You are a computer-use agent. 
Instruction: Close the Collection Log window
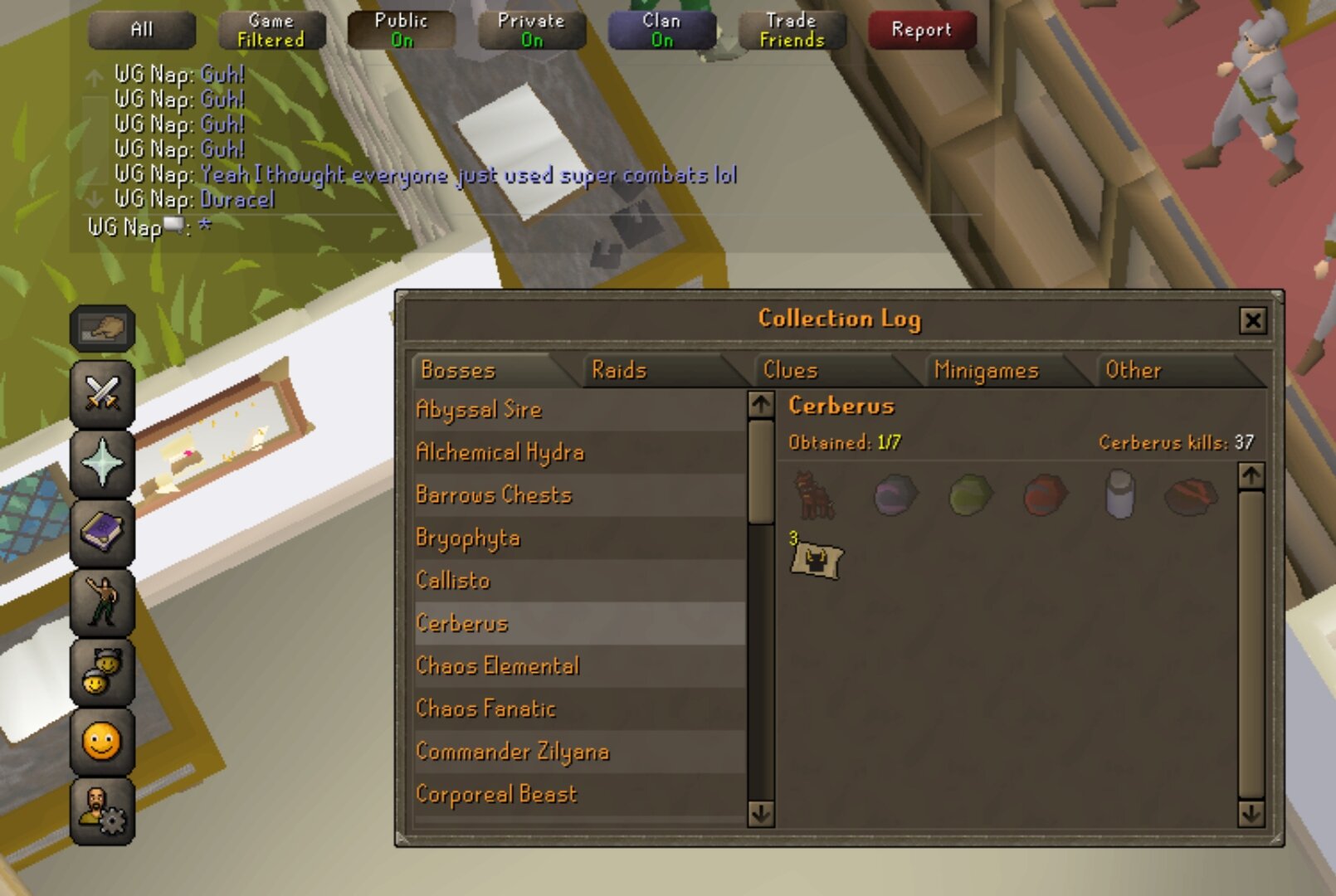pyautogui.click(x=1252, y=320)
